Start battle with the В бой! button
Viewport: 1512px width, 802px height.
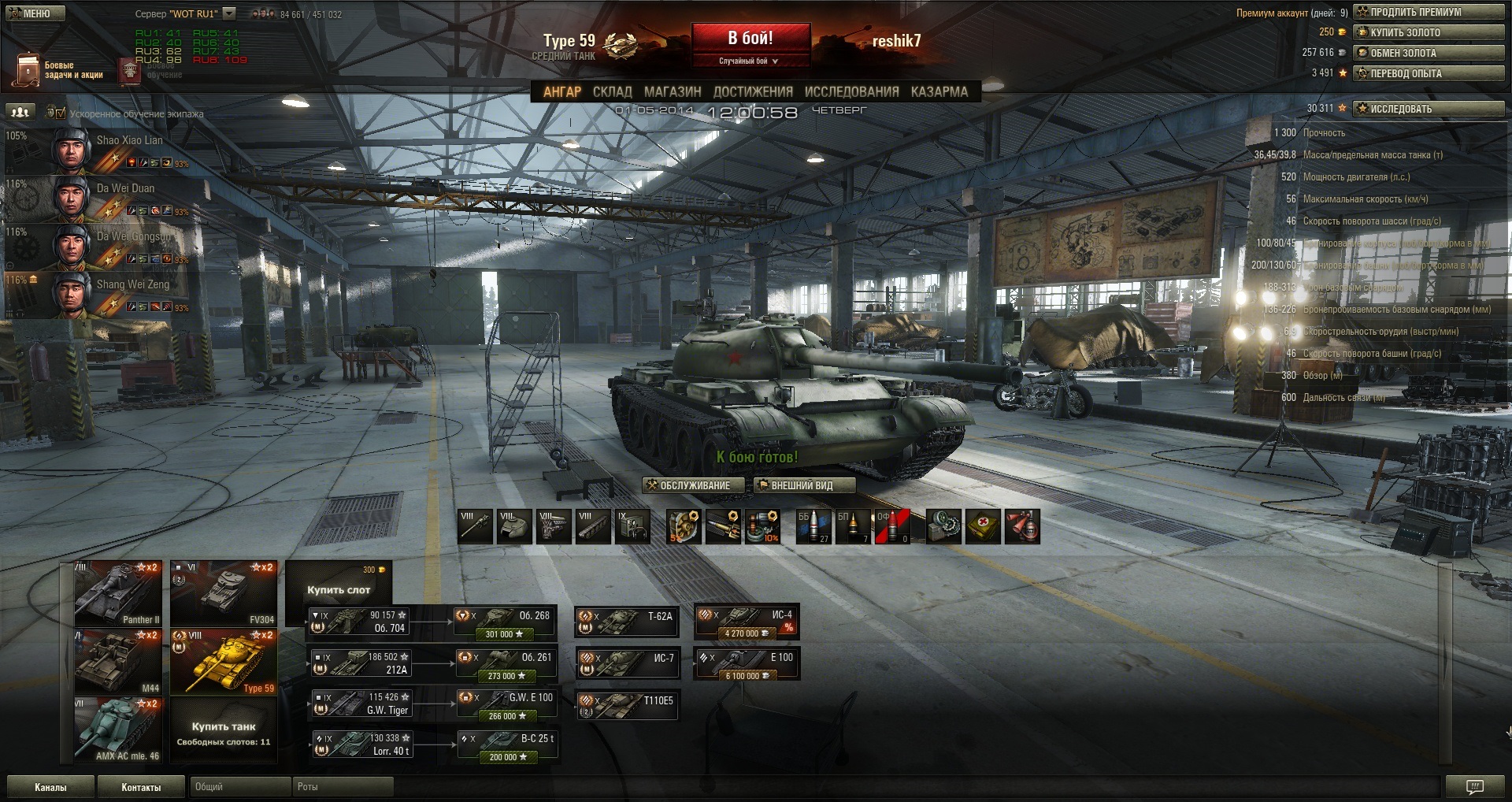750,39
